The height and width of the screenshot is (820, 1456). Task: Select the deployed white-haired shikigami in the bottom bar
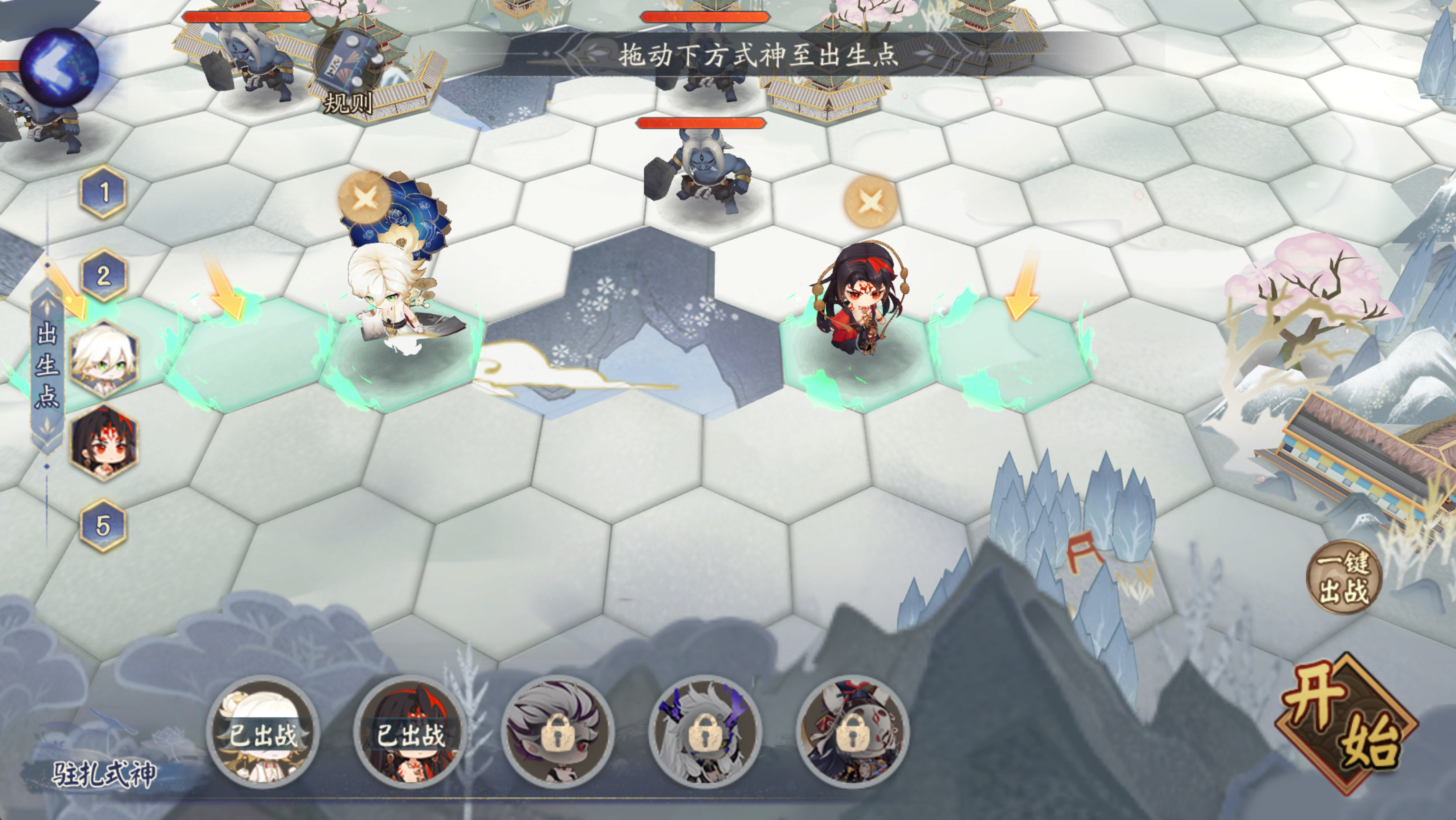[263, 732]
